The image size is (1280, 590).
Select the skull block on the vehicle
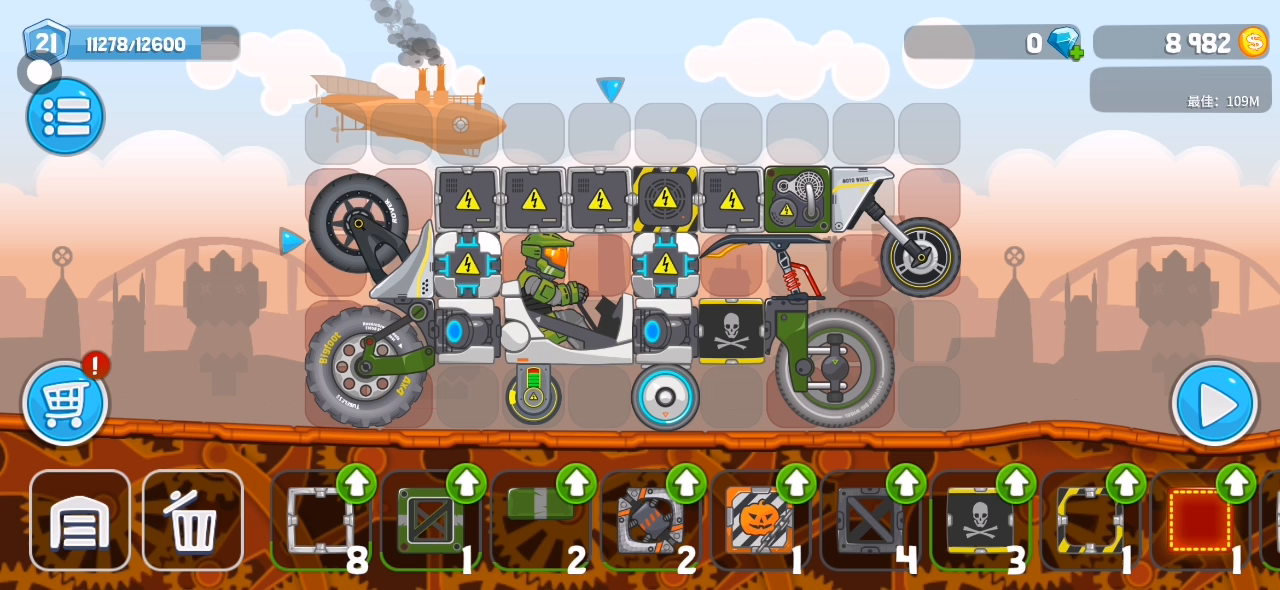[731, 330]
